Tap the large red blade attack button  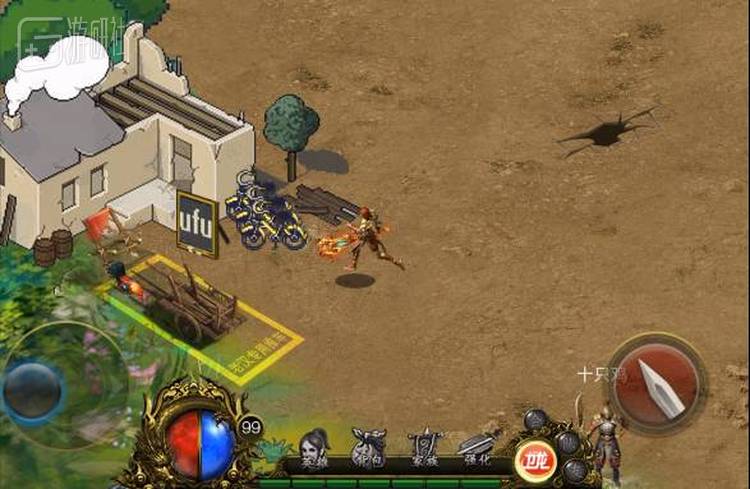click(657, 383)
